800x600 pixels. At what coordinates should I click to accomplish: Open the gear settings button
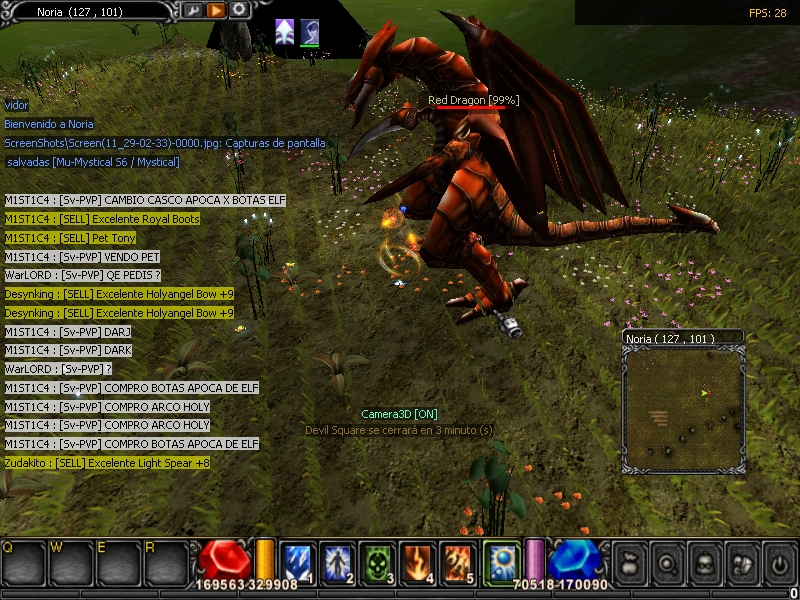point(239,11)
